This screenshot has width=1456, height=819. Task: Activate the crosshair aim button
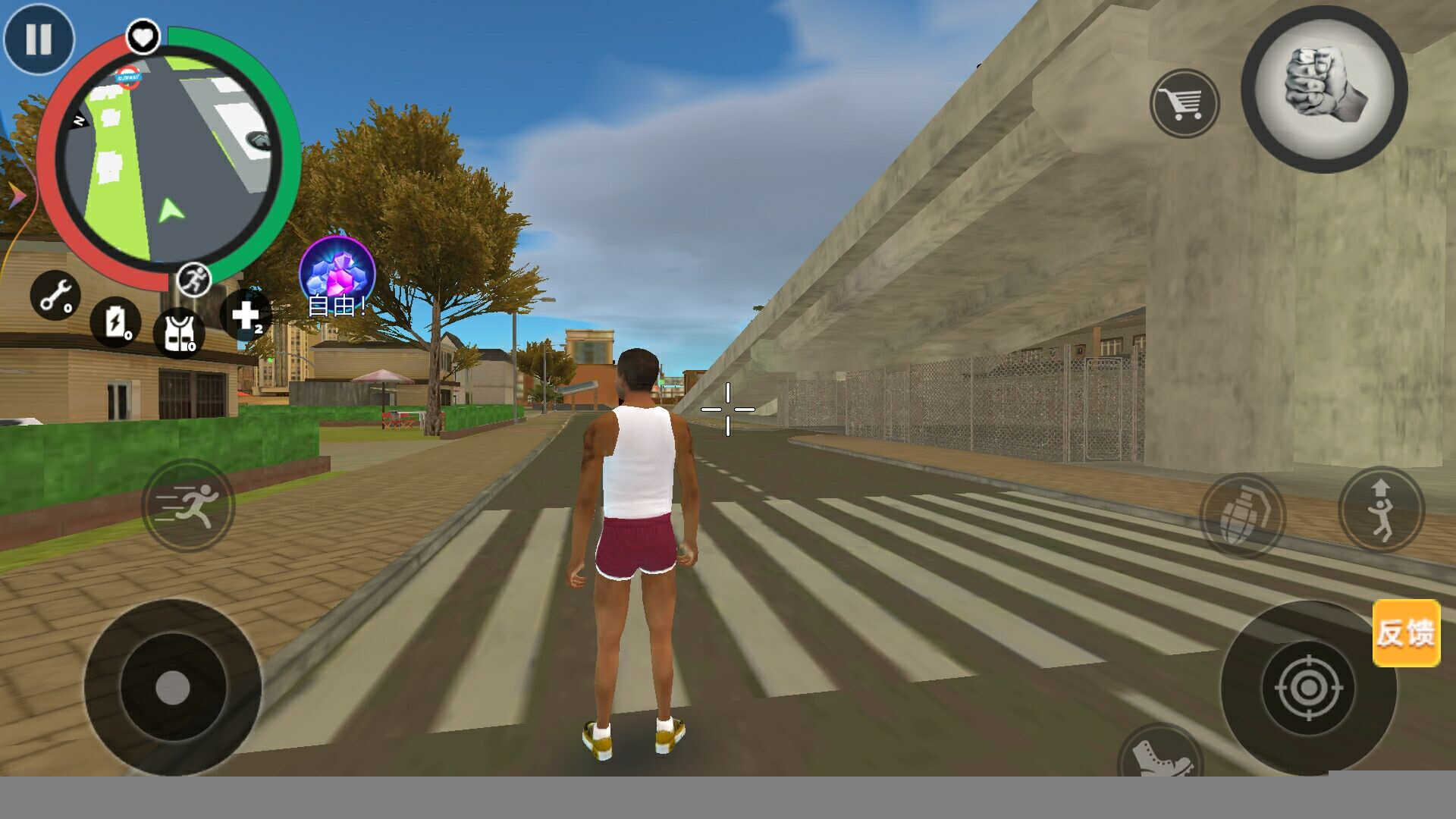pos(1308,688)
